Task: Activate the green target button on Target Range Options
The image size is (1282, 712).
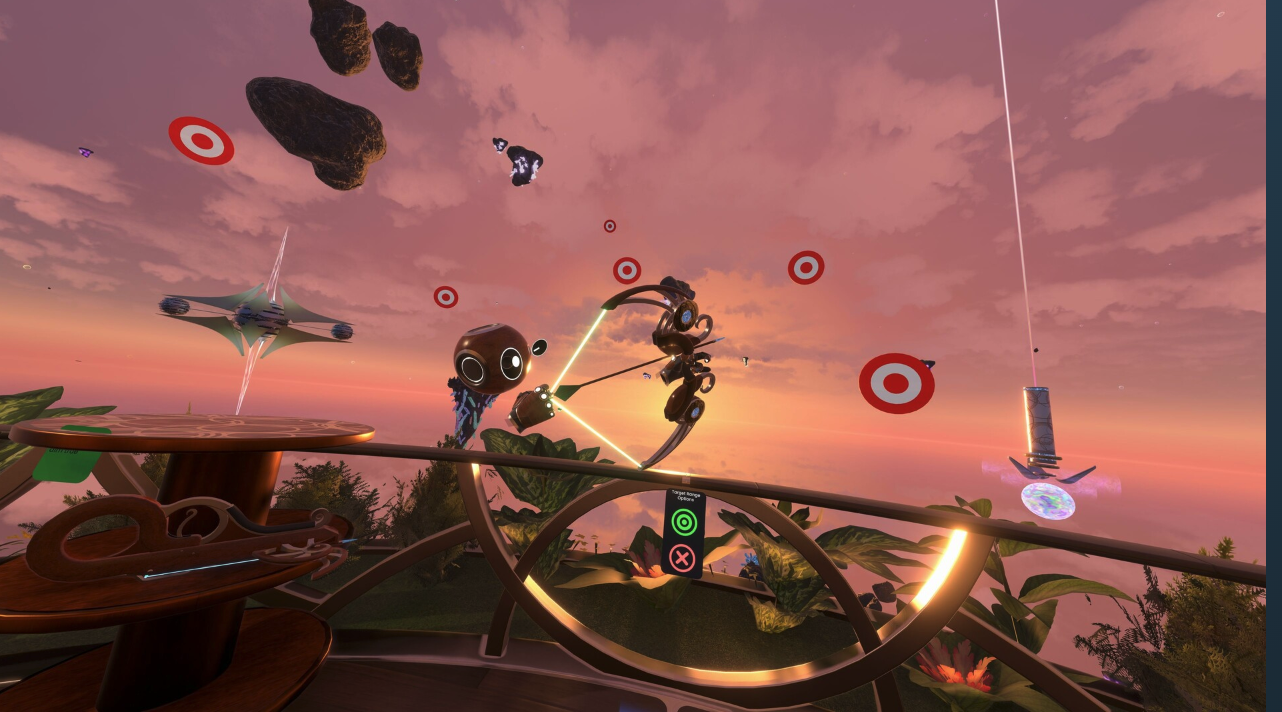Action: pyautogui.click(x=684, y=521)
